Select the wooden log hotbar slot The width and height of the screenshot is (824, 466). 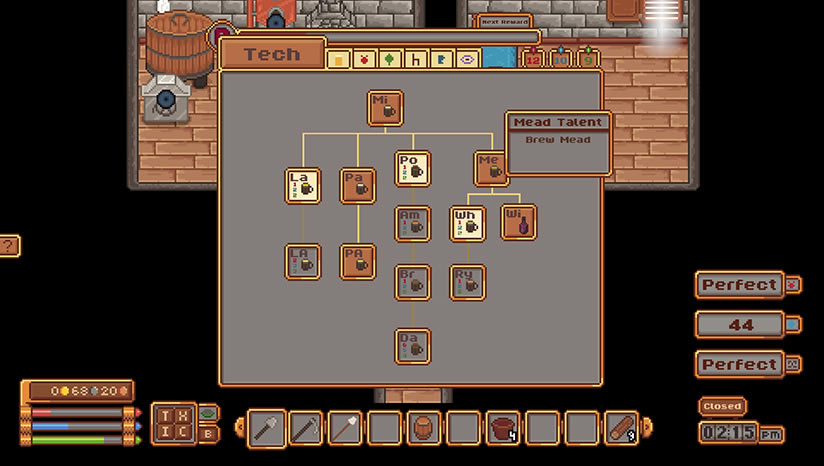tap(620, 428)
